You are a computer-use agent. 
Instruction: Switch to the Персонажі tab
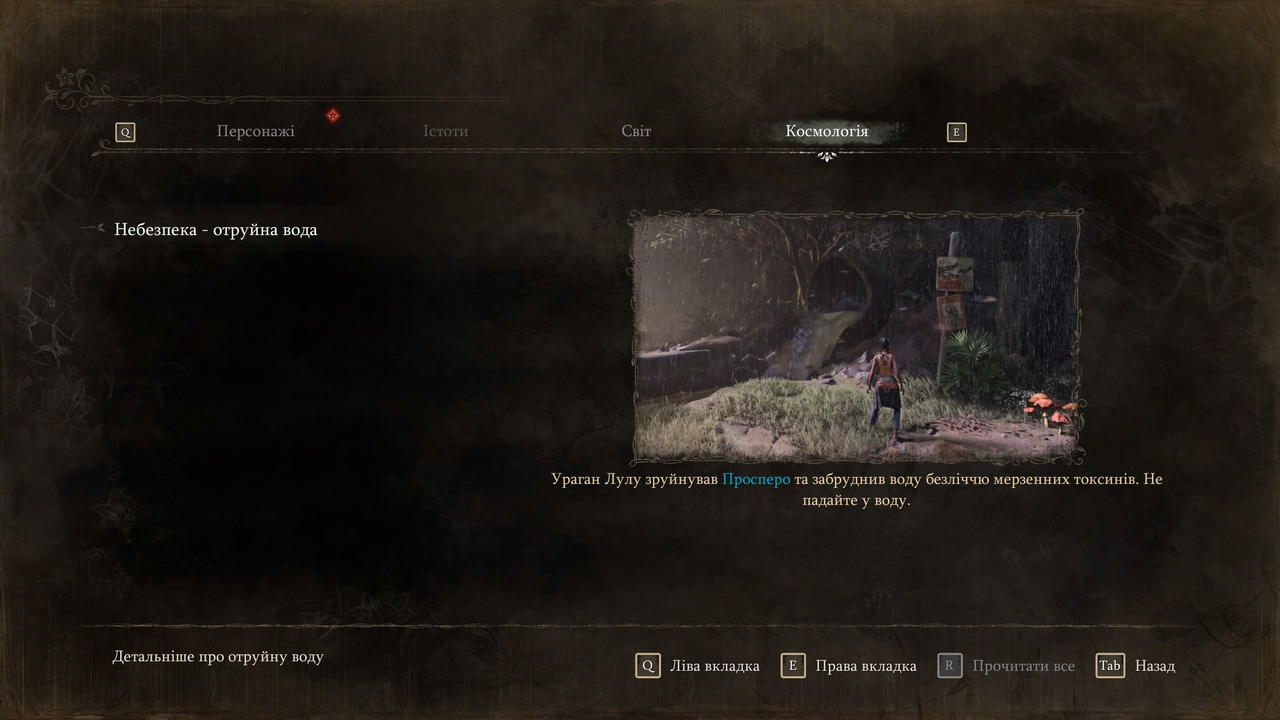pyautogui.click(x=255, y=131)
